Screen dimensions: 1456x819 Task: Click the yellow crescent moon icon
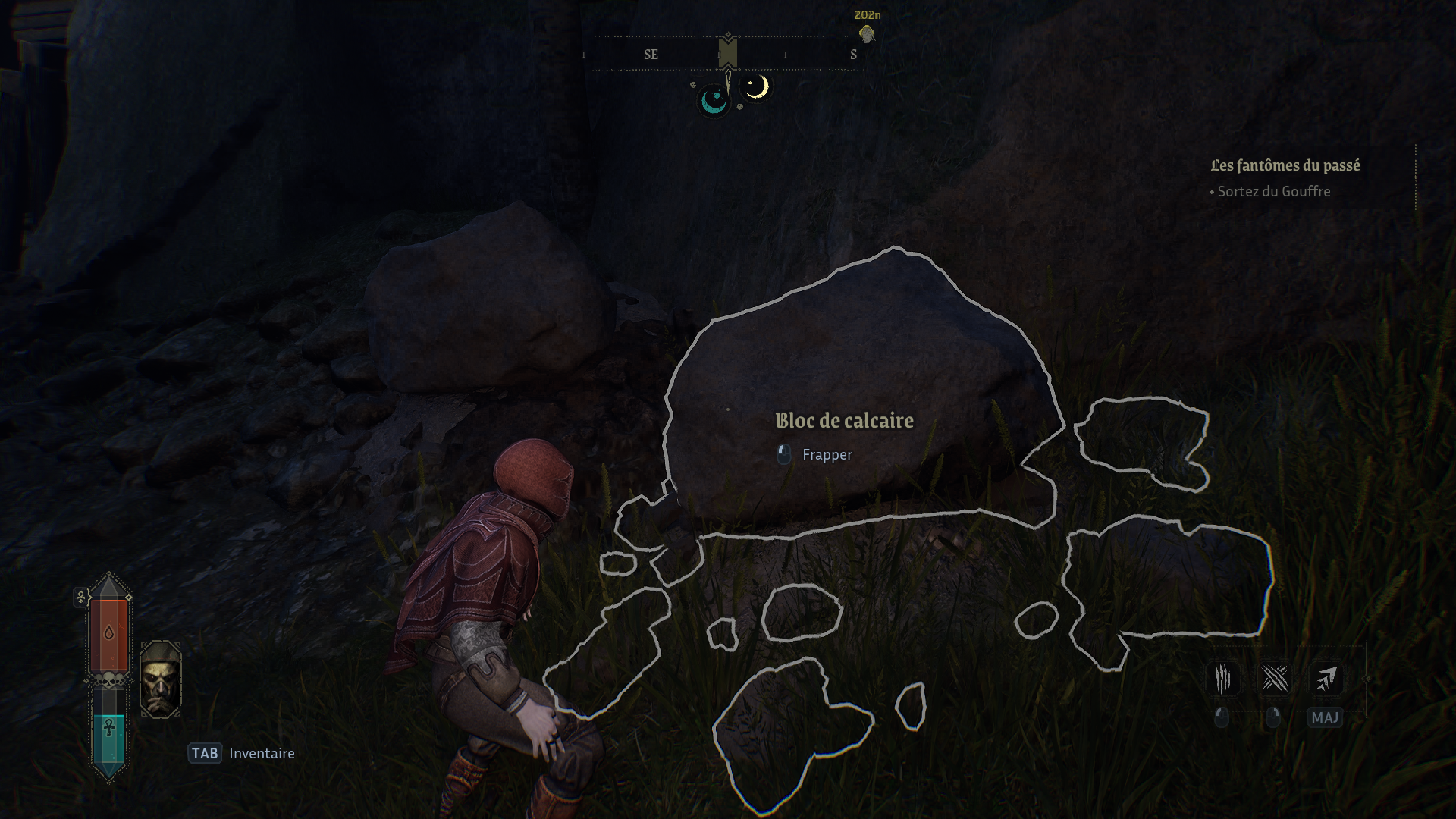pos(755,87)
